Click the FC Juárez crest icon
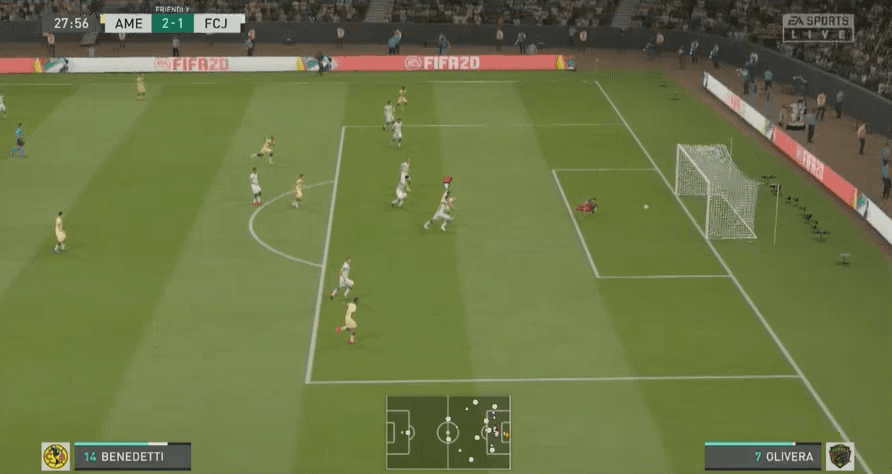892x474 pixels. tap(839, 457)
